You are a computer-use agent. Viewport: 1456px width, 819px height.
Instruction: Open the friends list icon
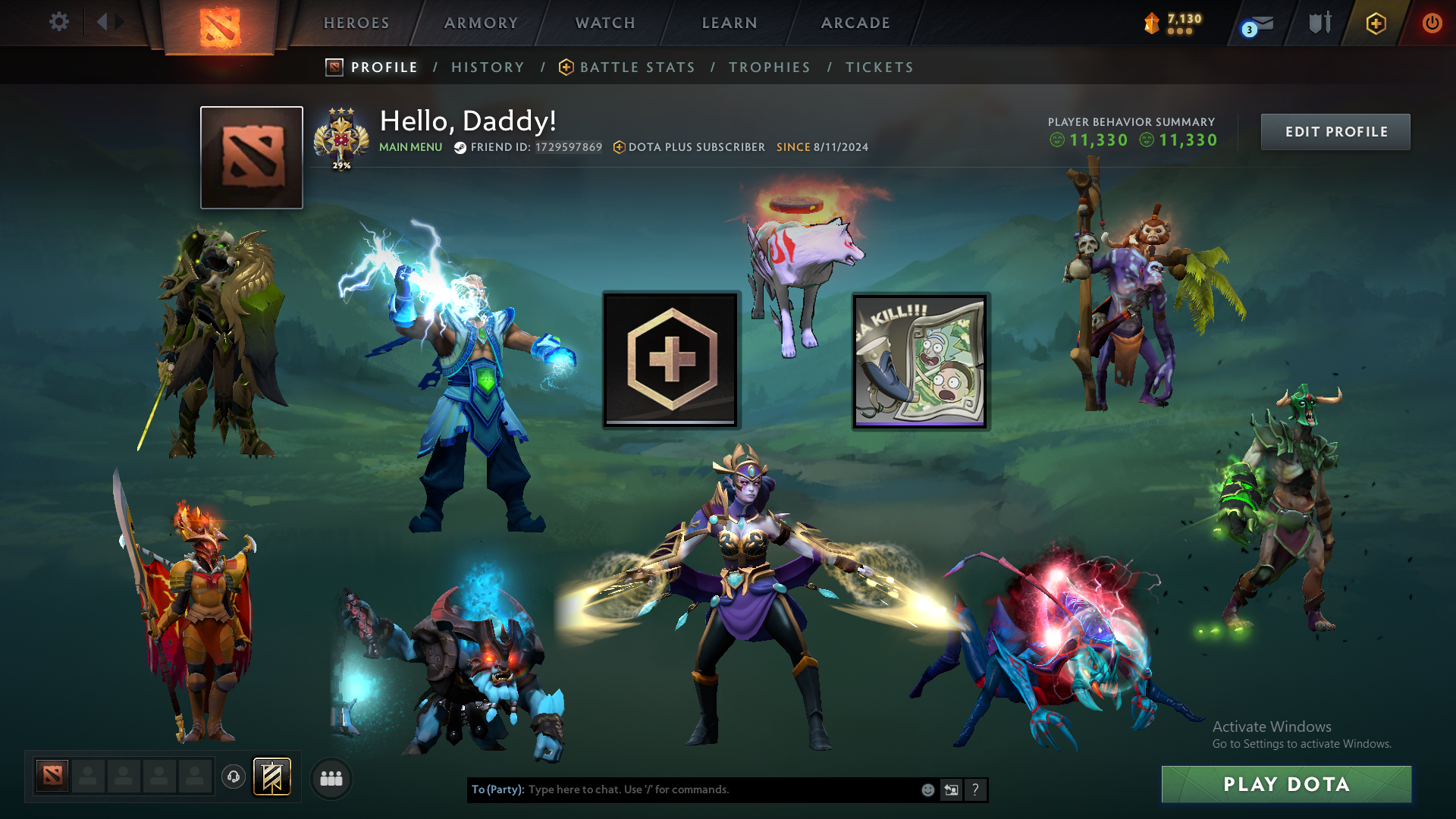click(331, 777)
